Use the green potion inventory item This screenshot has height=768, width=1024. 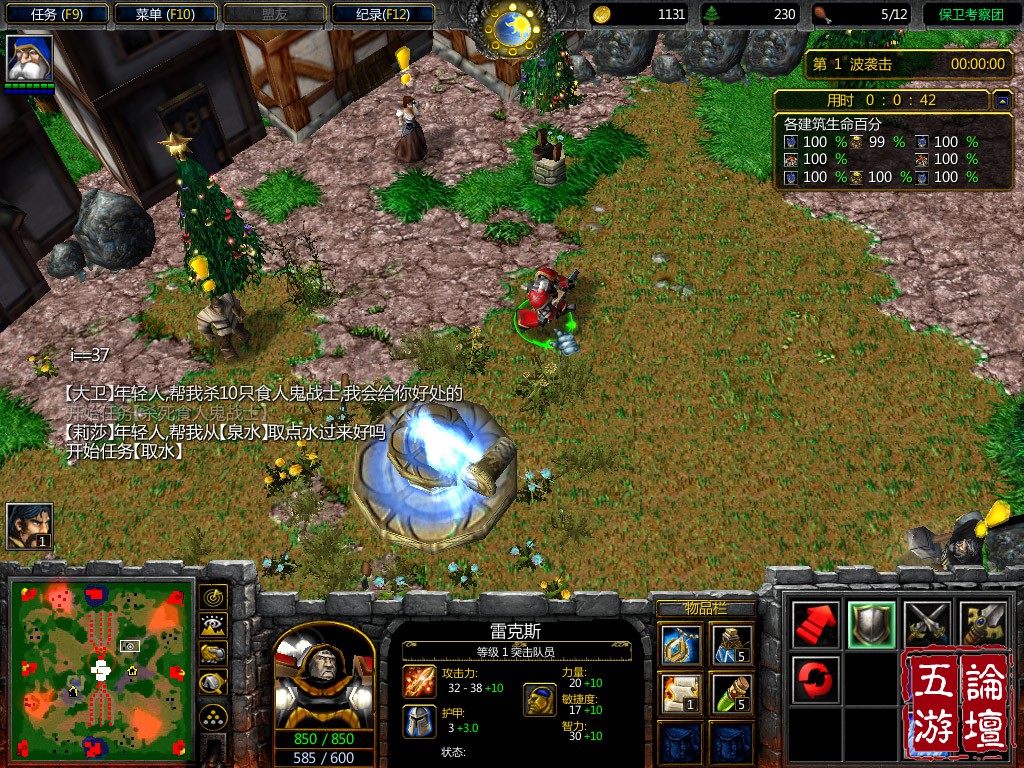click(x=732, y=694)
